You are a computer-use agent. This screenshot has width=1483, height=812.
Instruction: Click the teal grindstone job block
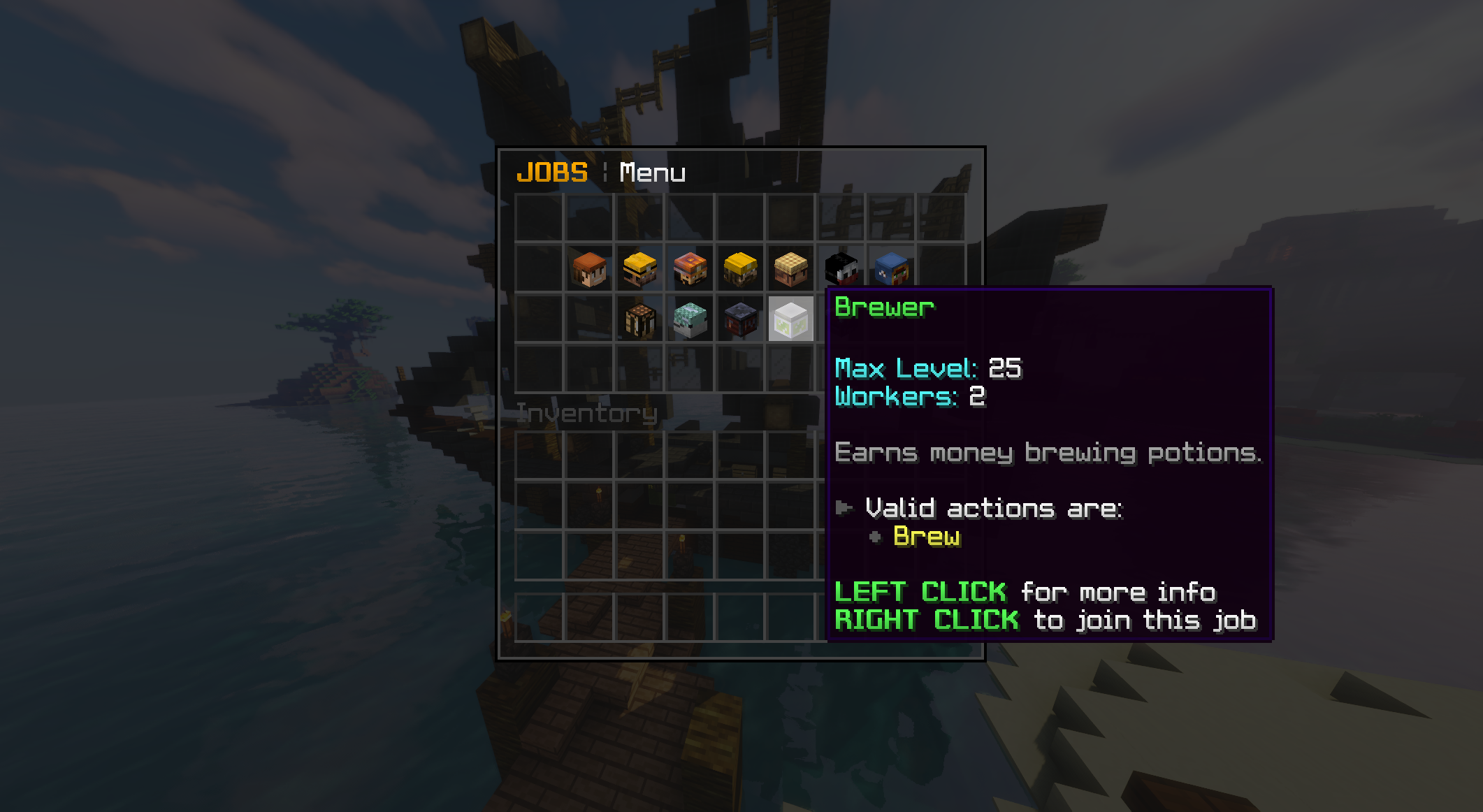(690, 320)
